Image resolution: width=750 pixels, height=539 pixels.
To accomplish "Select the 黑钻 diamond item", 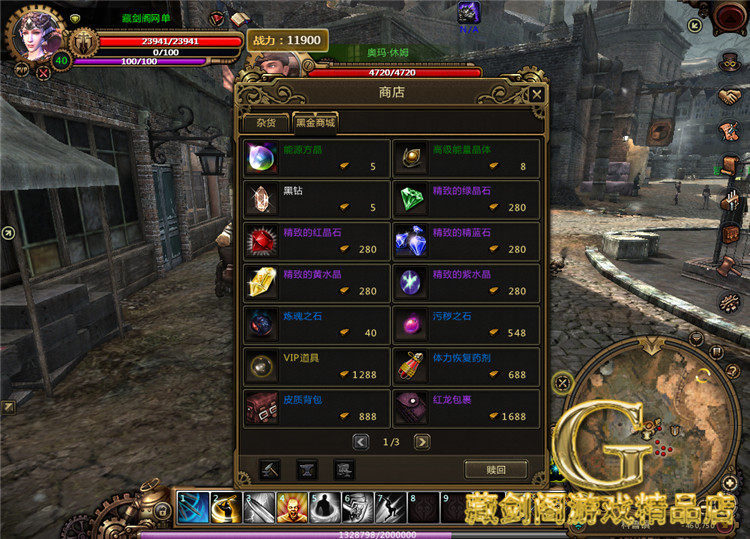I will [317, 199].
